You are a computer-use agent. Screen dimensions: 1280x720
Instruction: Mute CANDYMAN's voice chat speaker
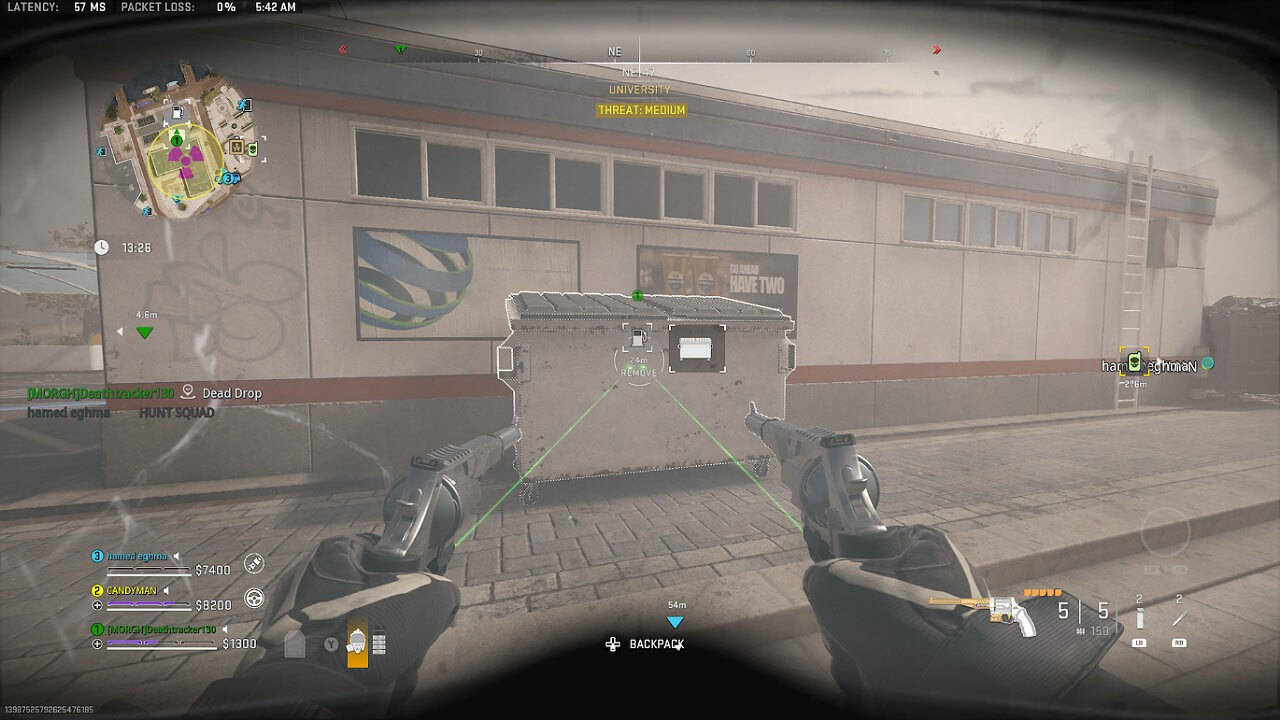point(165,590)
